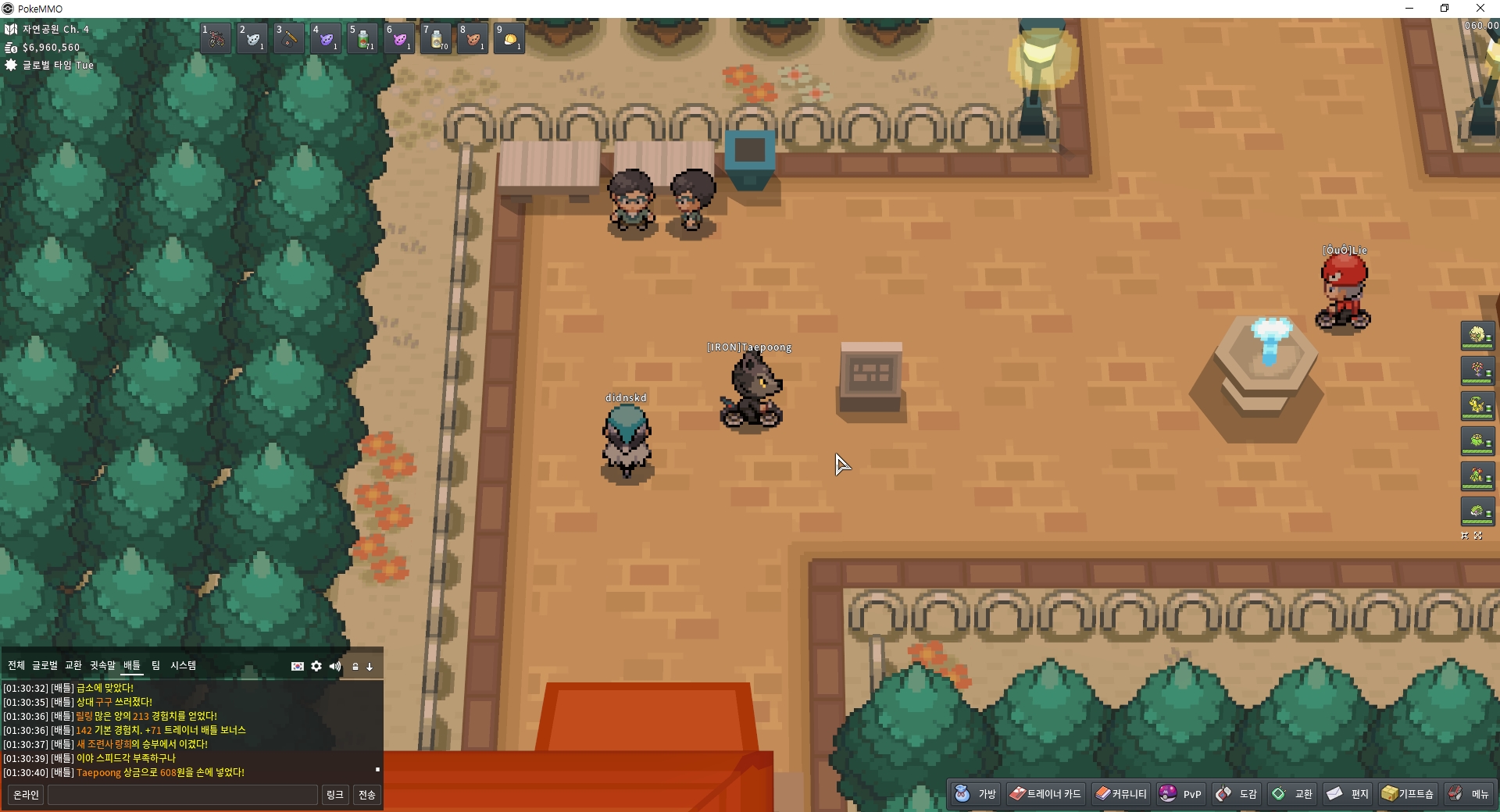Open the 가방 bag menu
This screenshot has height=812, width=1500.
[x=975, y=794]
